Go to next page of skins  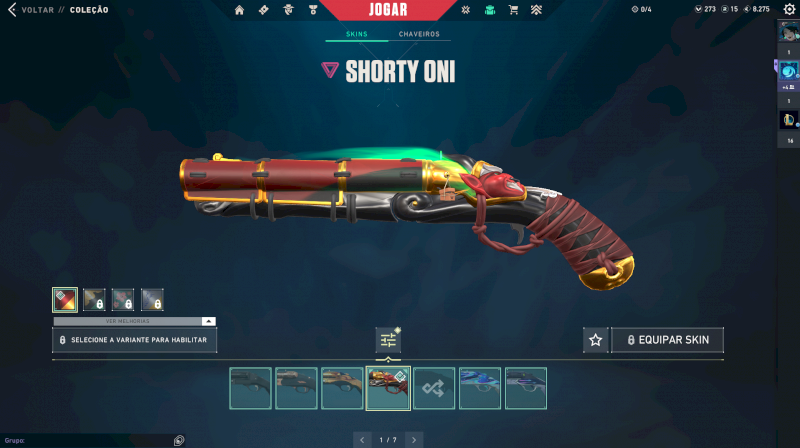pos(414,439)
